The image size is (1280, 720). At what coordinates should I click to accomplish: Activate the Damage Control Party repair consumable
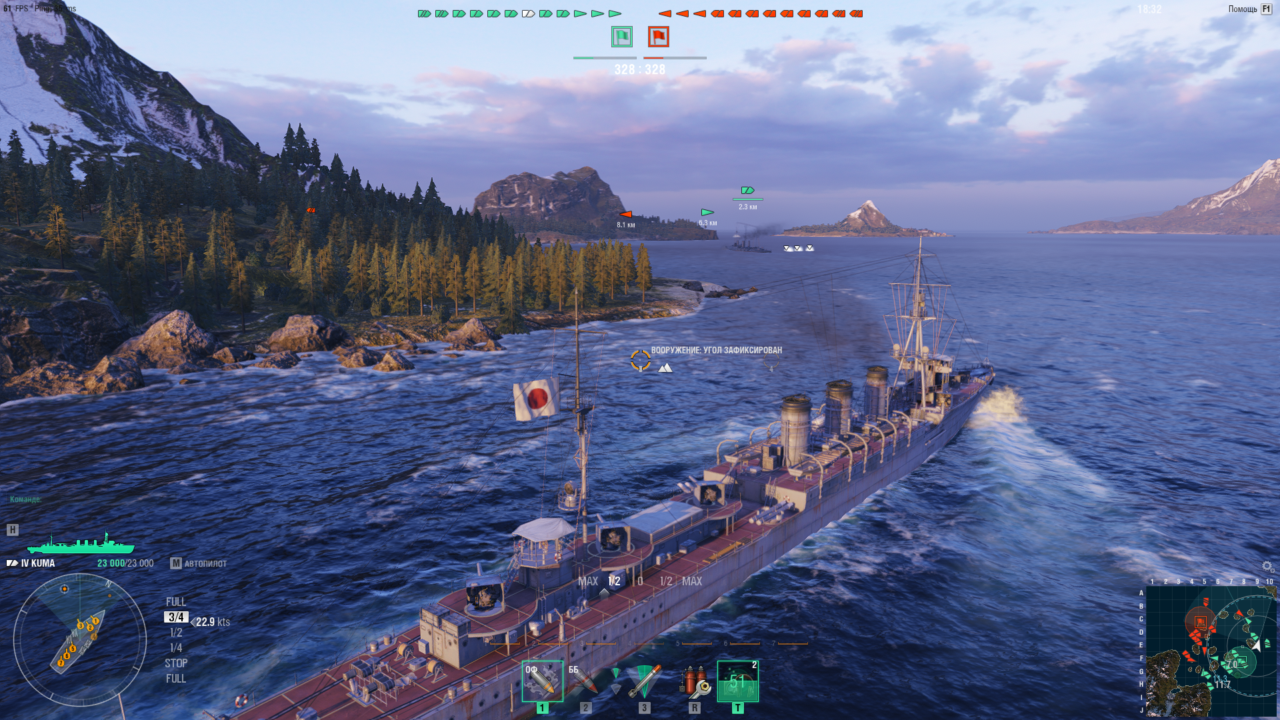[695, 681]
